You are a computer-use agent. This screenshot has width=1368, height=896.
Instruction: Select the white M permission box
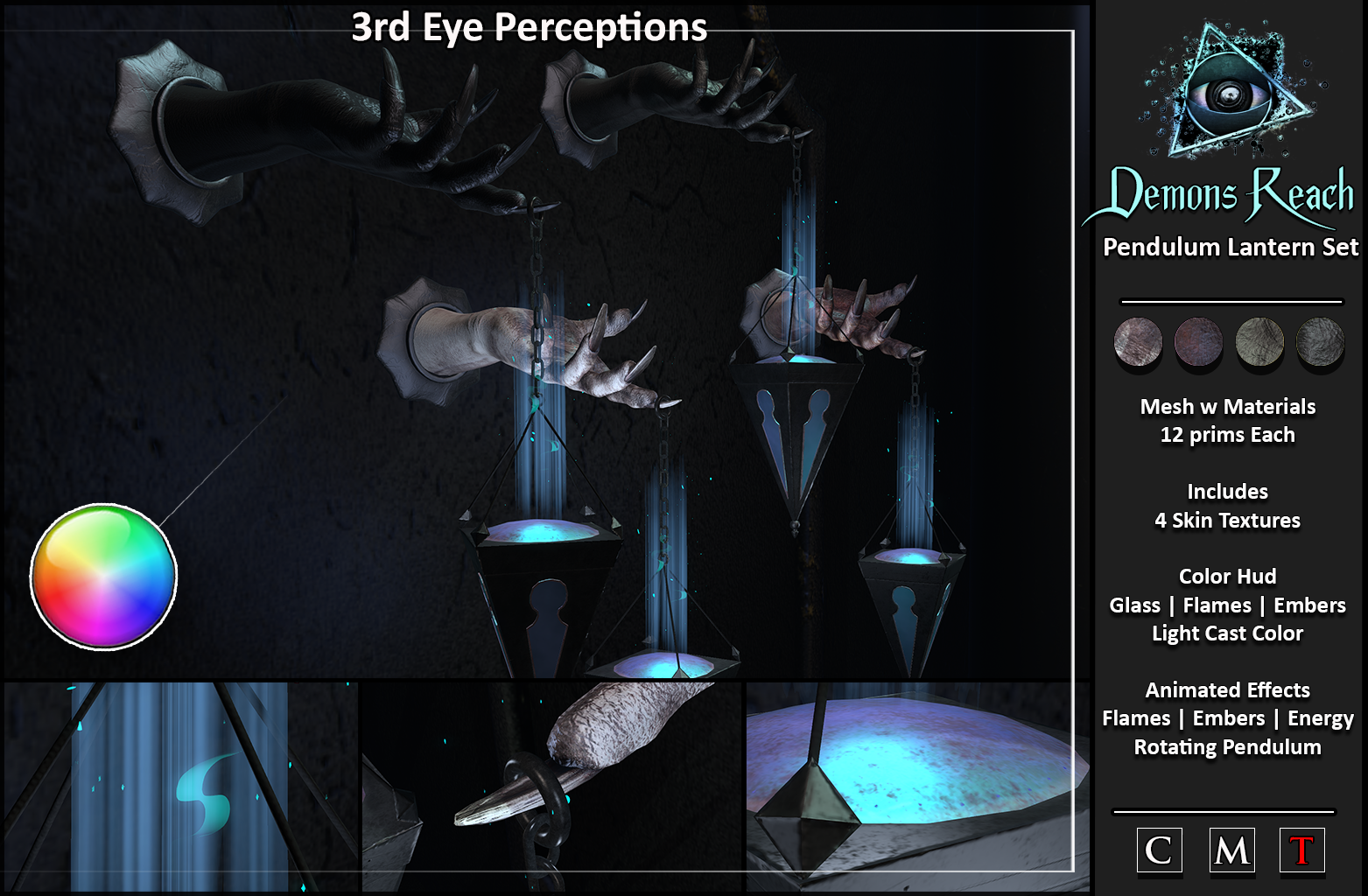1231,850
